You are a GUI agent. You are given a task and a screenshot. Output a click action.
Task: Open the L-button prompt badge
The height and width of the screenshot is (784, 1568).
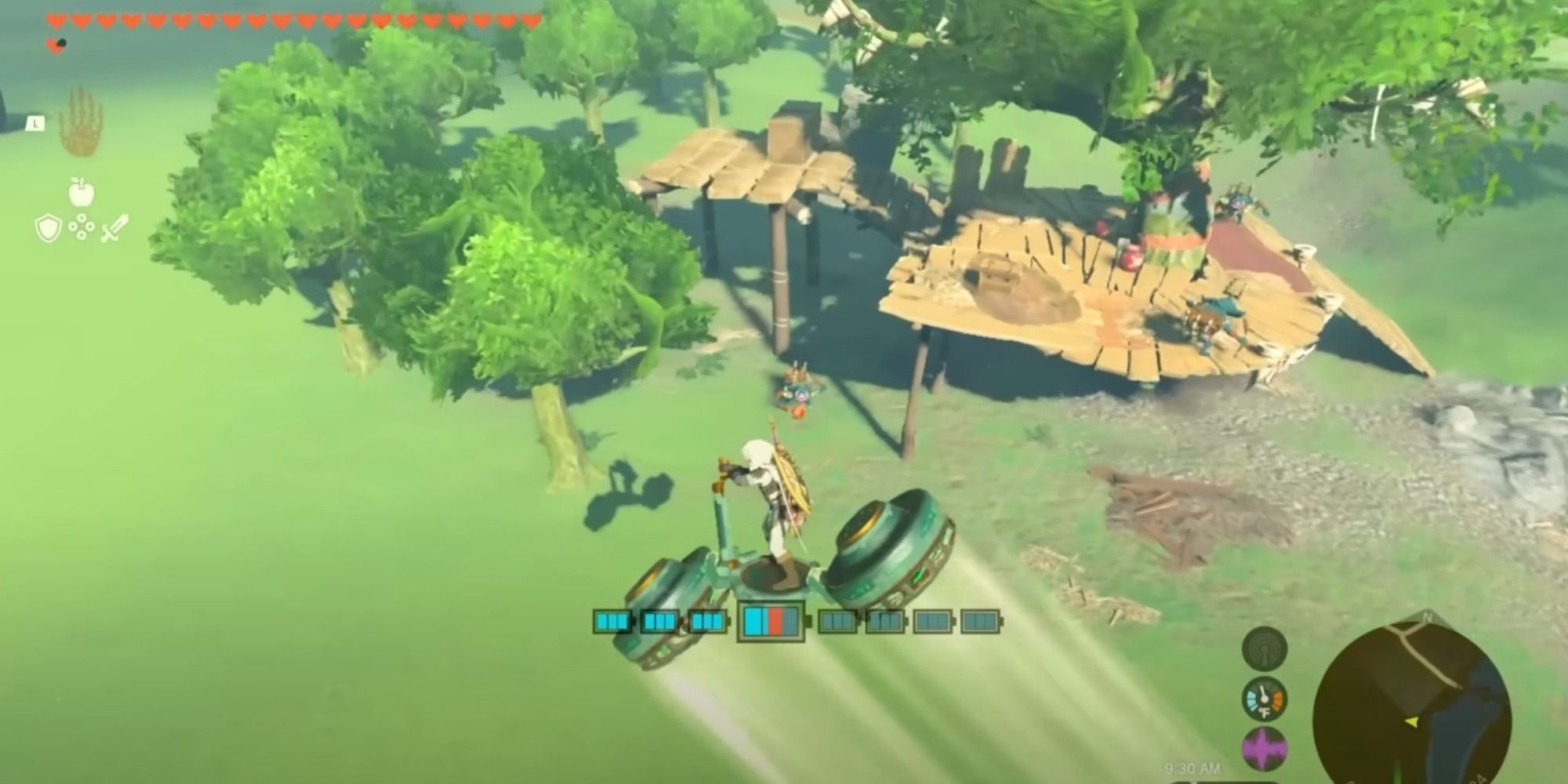click(35, 123)
